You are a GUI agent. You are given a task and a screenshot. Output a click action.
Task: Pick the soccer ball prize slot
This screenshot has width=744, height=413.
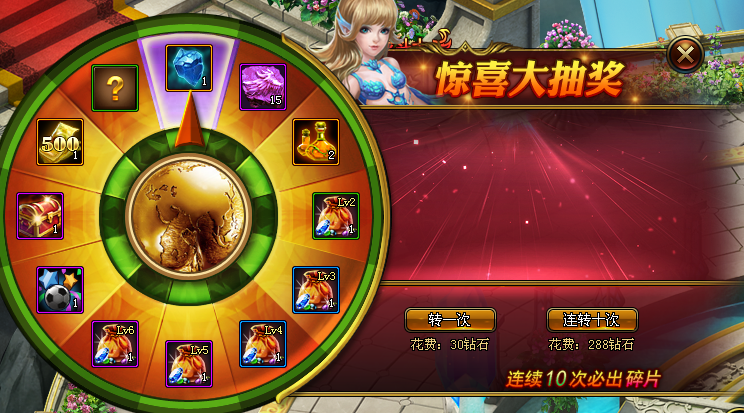pos(60,289)
